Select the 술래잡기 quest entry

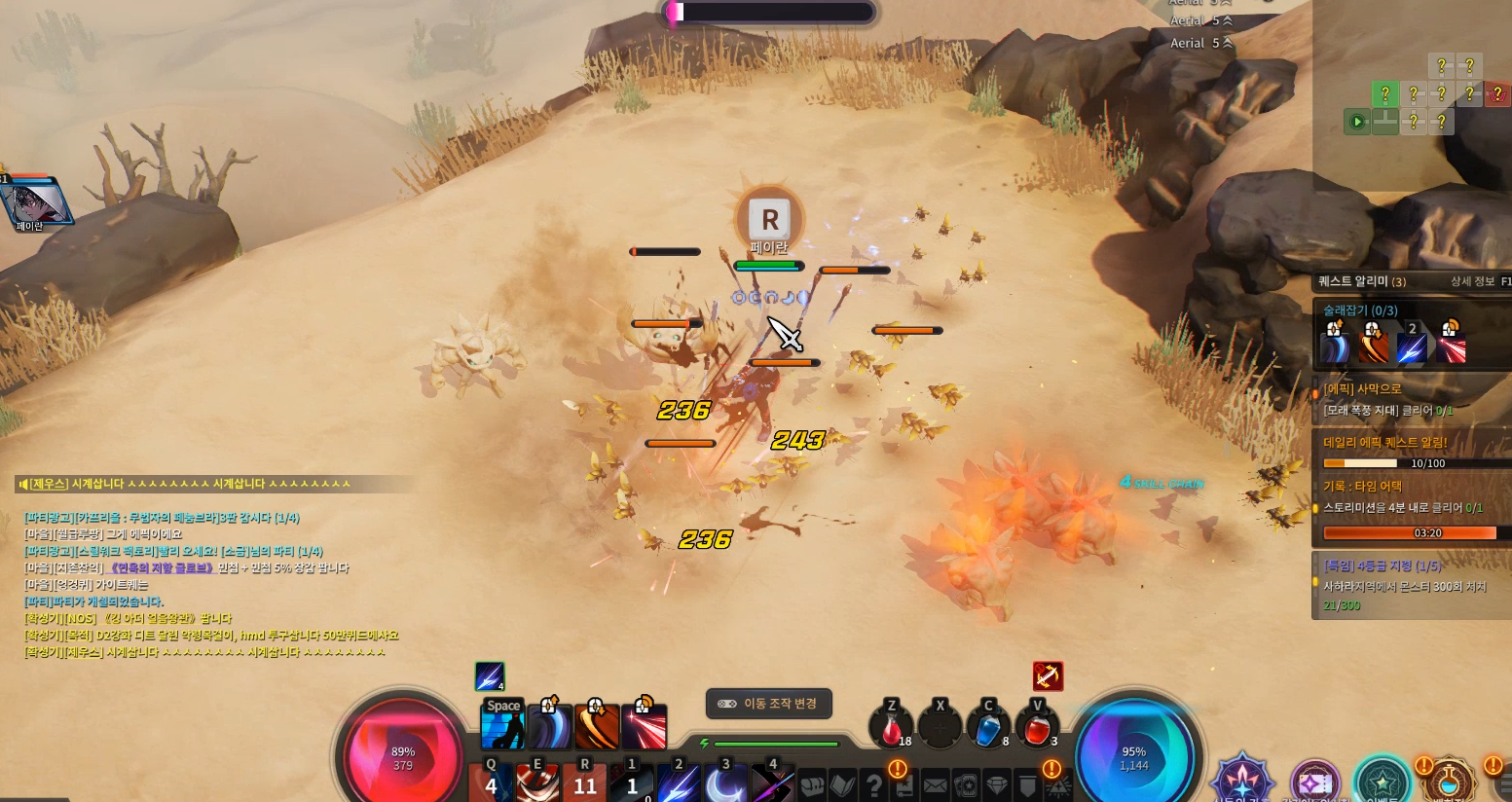[x=1360, y=310]
